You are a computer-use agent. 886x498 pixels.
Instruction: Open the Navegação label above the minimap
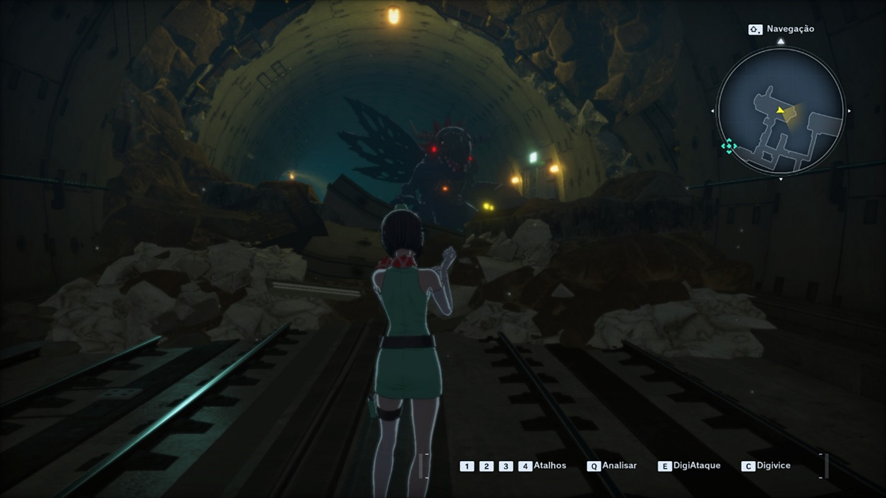[789, 29]
